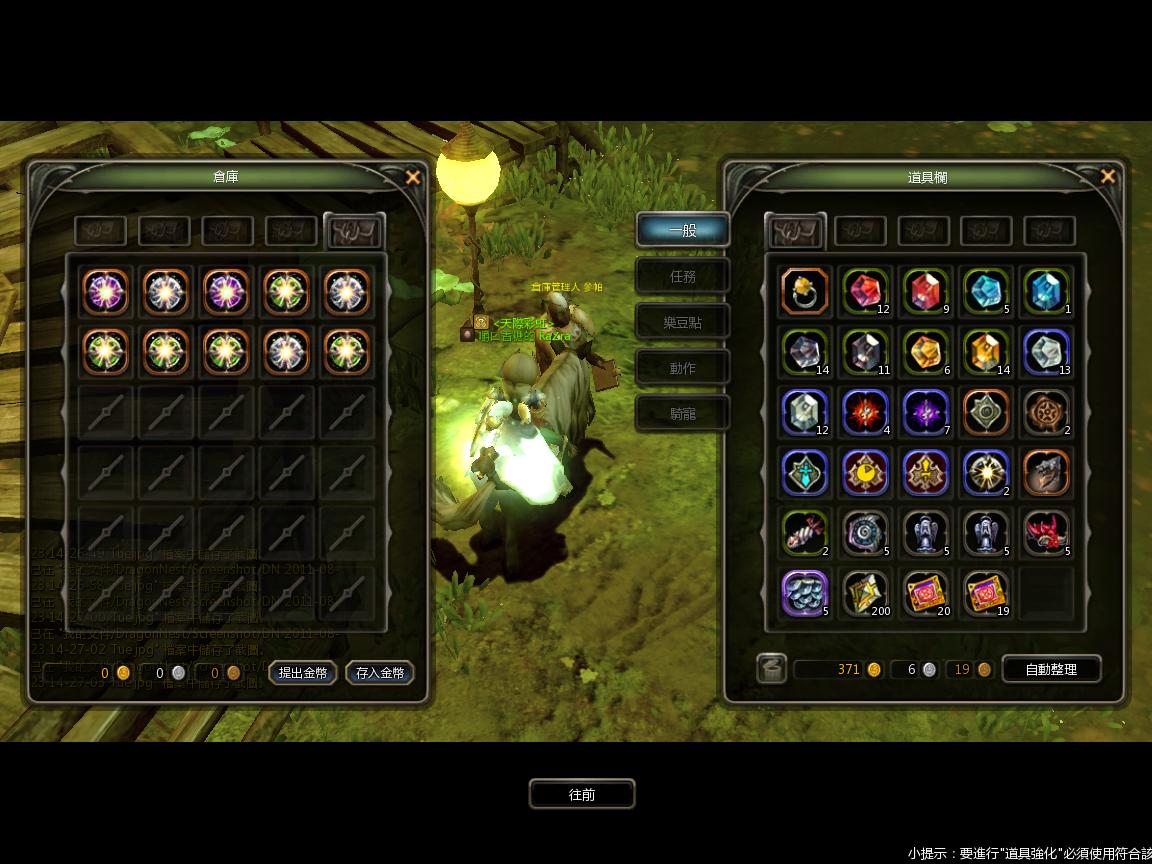Choose the pink book stack of 19

coord(986,592)
